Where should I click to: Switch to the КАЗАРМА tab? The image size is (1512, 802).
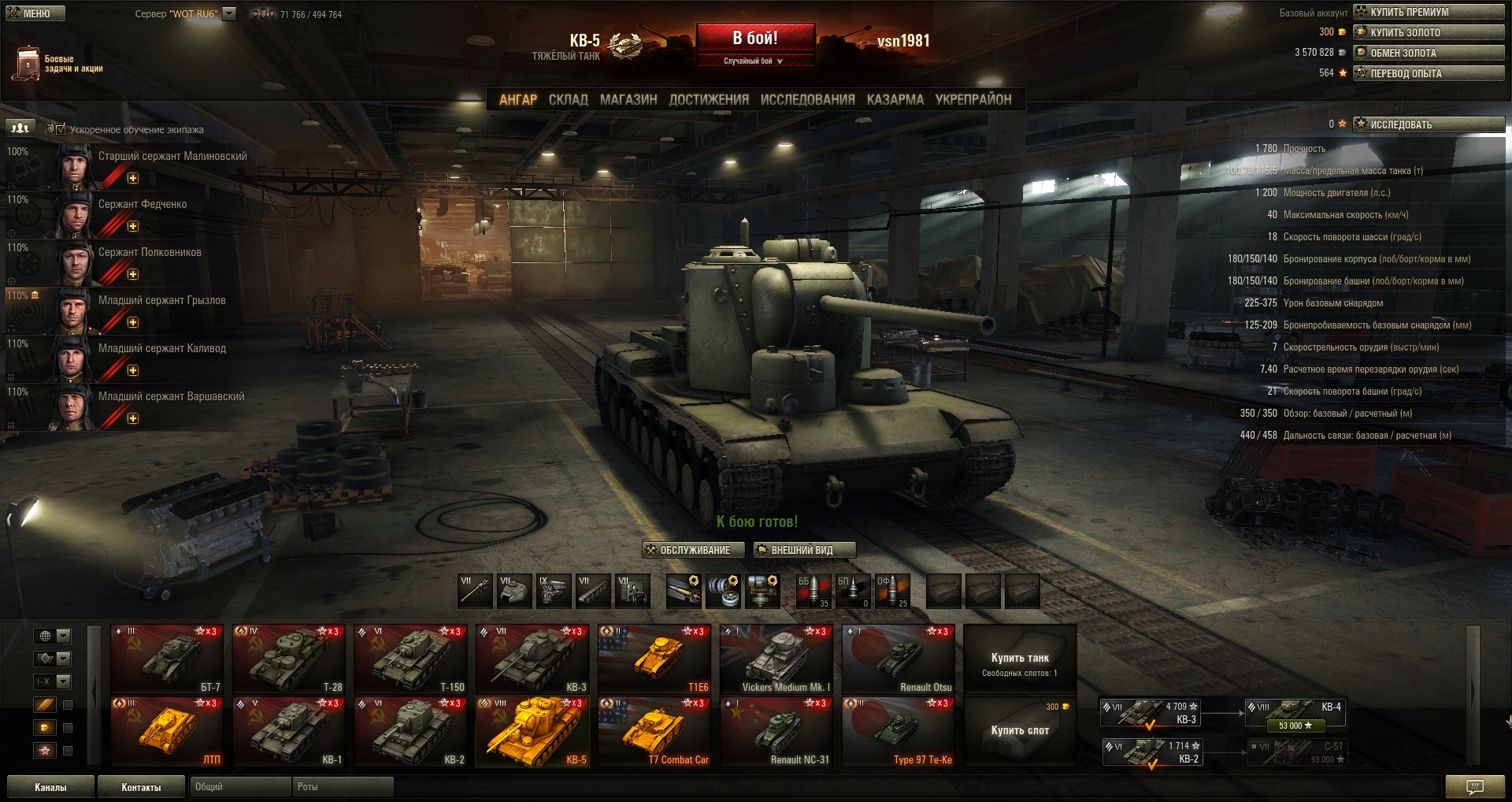pos(895,100)
